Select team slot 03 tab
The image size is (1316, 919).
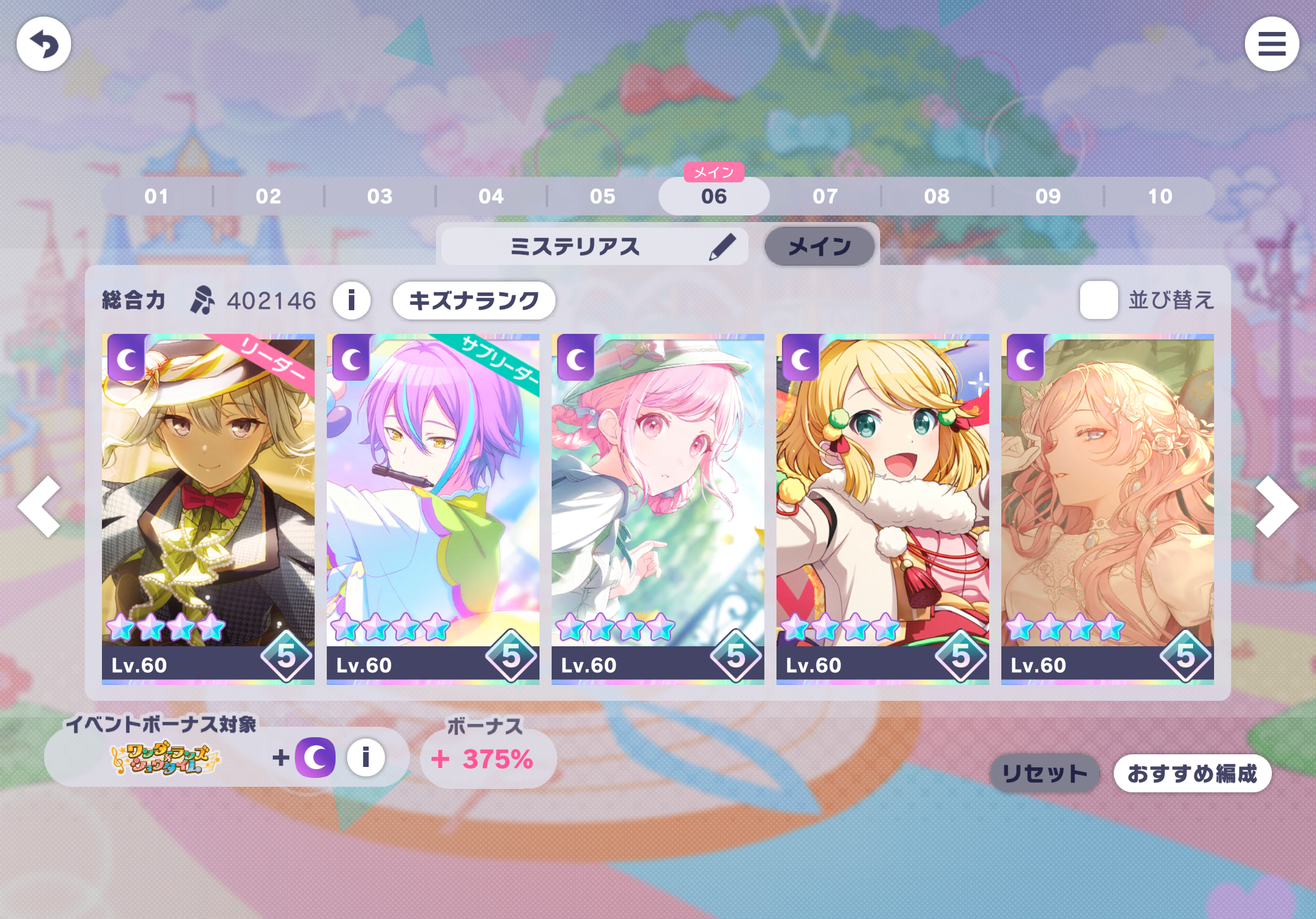point(380,197)
